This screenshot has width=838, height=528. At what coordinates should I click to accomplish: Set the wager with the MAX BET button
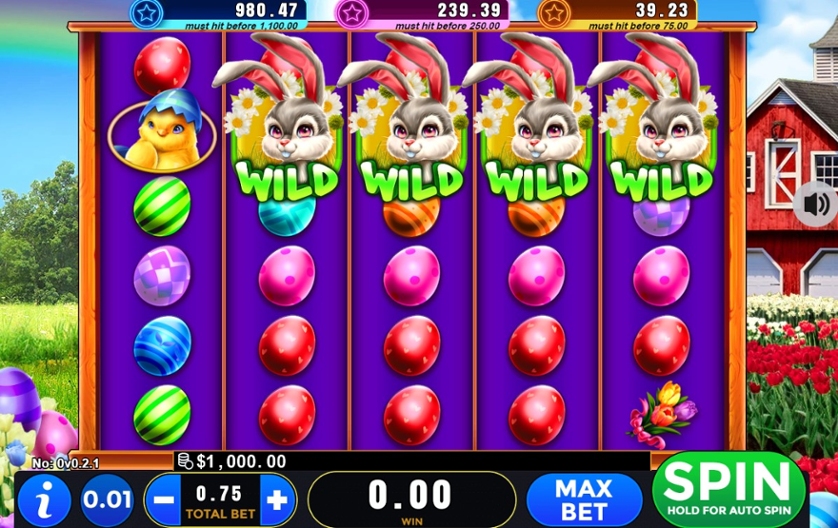click(x=584, y=496)
